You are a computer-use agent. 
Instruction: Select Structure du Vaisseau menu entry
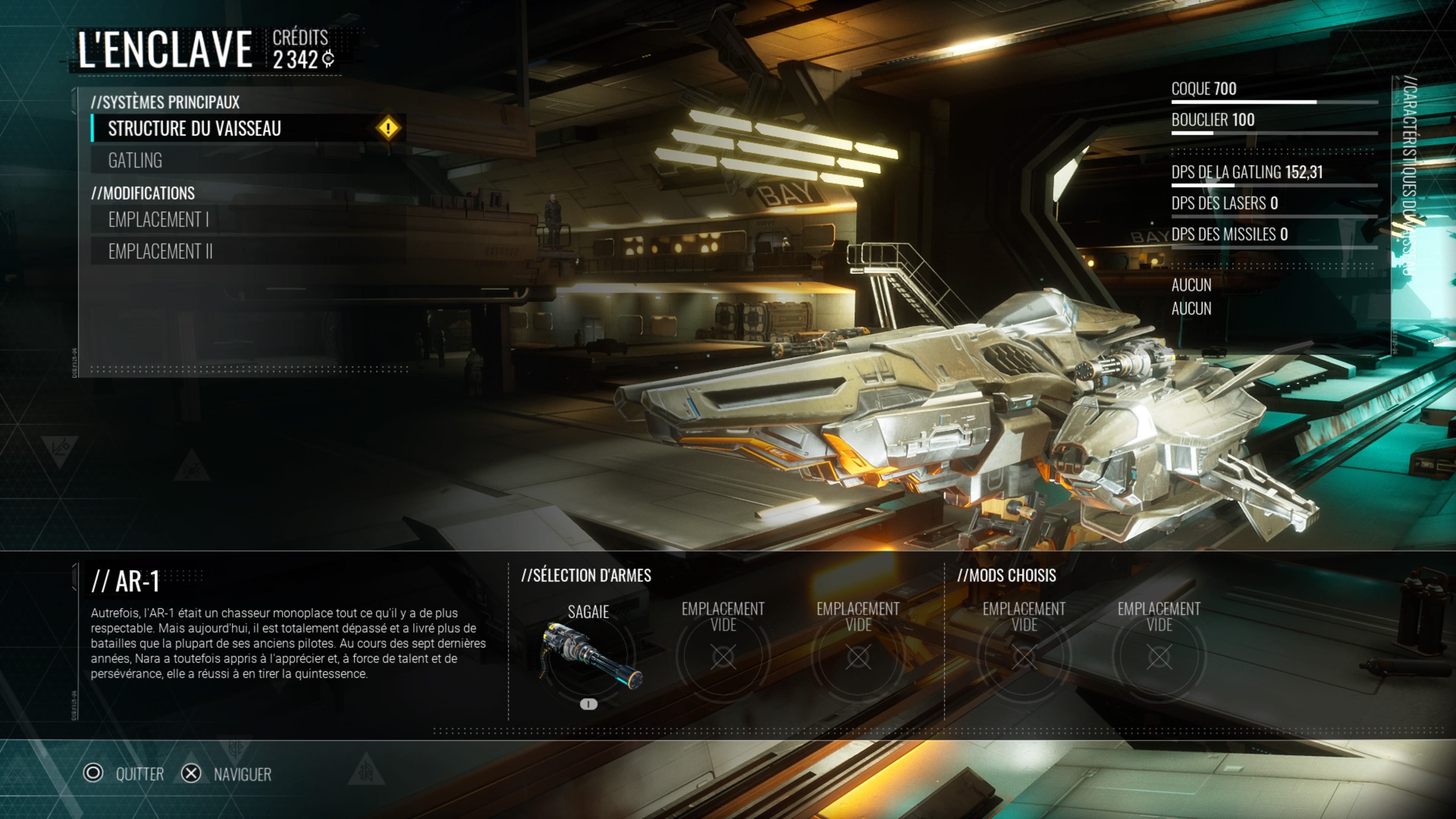(x=195, y=129)
